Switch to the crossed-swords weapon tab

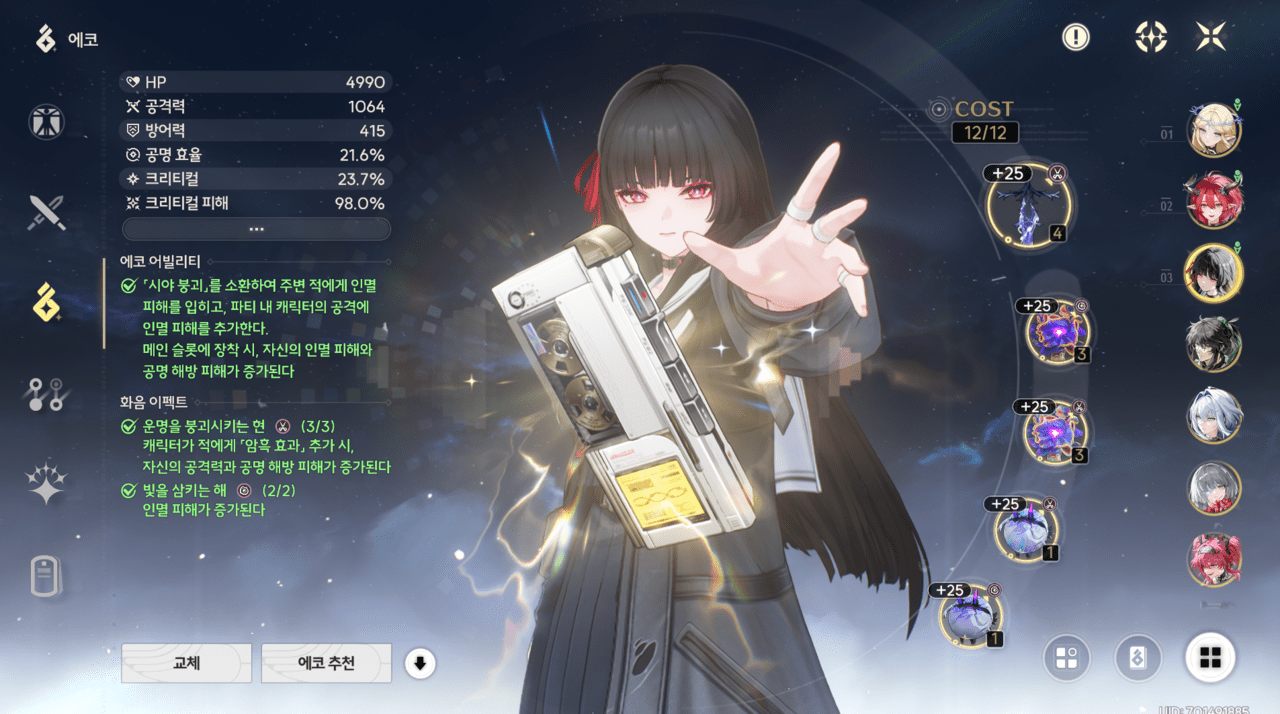coord(46,211)
